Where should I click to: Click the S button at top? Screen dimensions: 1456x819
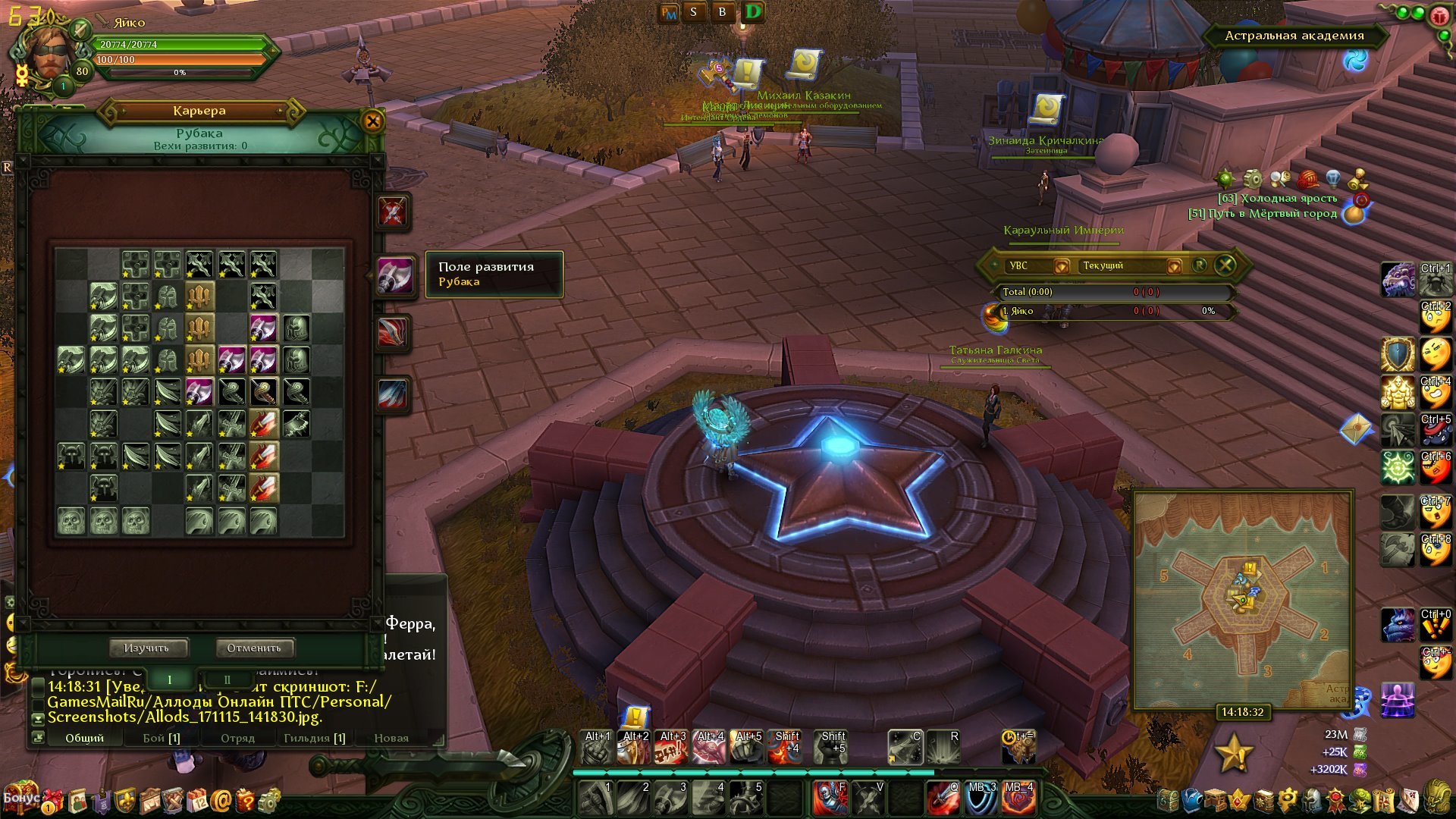click(693, 12)
